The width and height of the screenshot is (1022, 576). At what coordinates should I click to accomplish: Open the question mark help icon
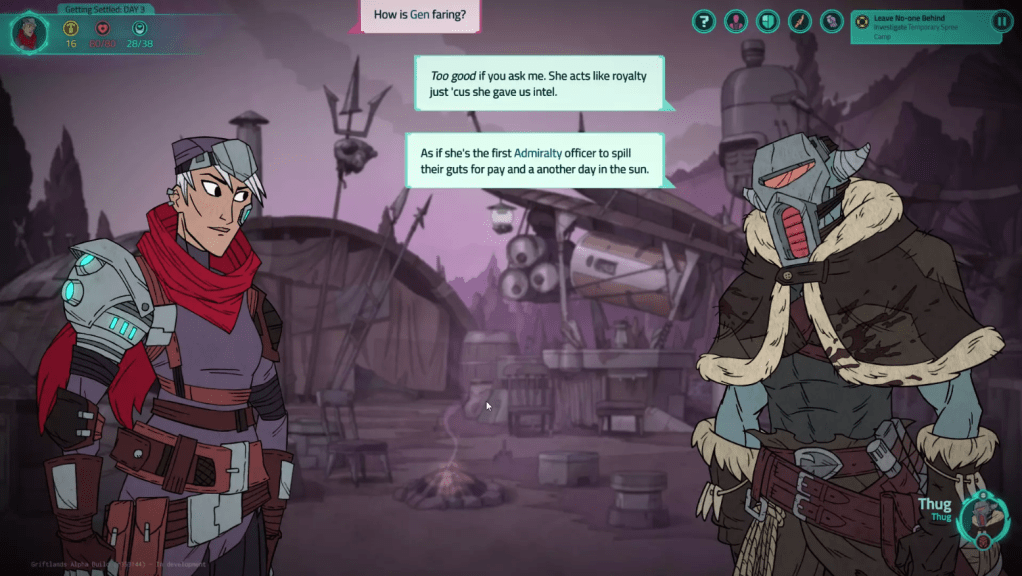tap(704, 21)
